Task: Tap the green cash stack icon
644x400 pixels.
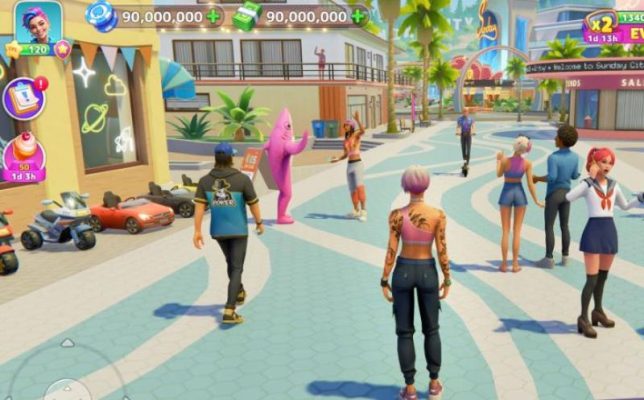Action: (x=247, y=15)
